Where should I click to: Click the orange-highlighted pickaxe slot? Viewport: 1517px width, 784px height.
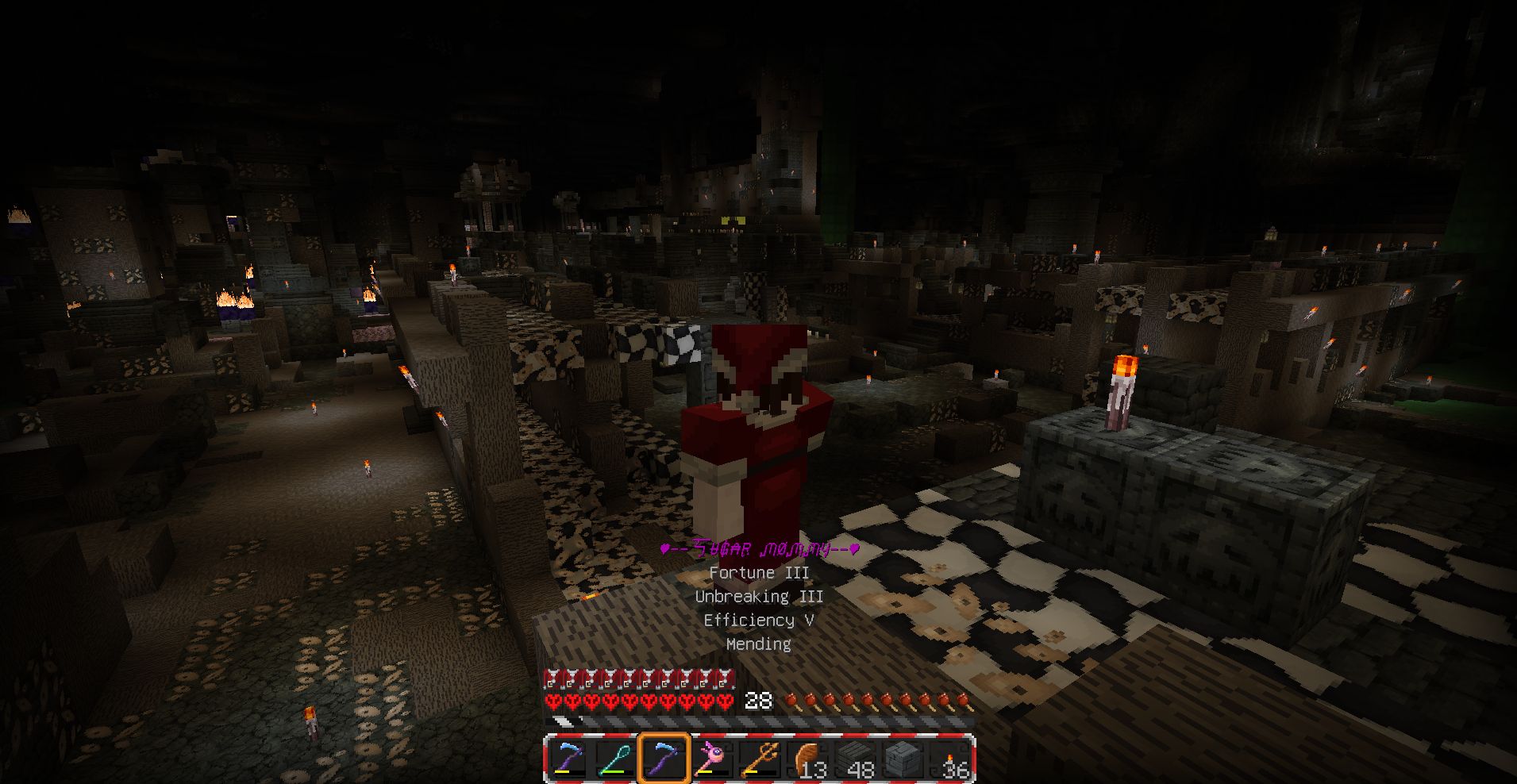pos(664,759)
